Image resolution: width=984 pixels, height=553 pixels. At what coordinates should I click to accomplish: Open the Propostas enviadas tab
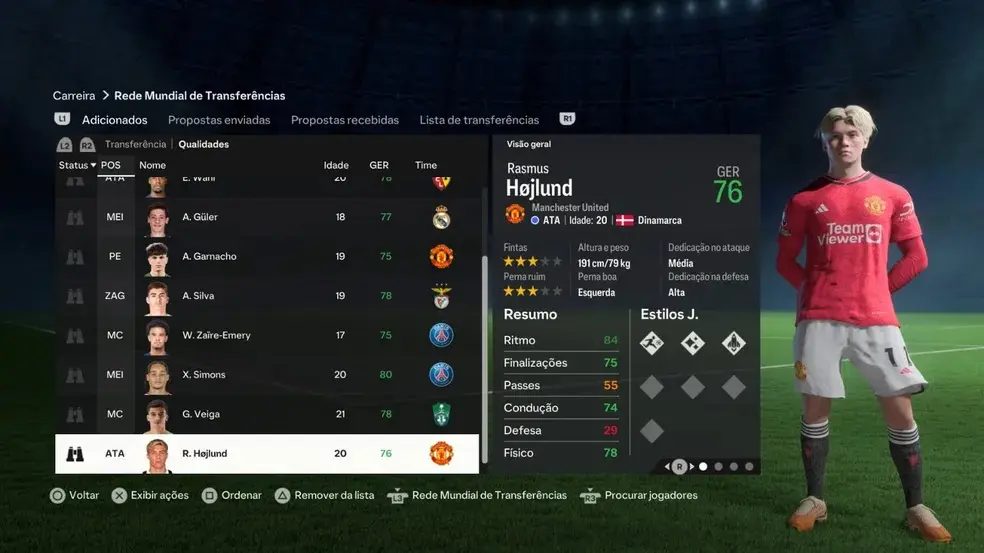224,120
